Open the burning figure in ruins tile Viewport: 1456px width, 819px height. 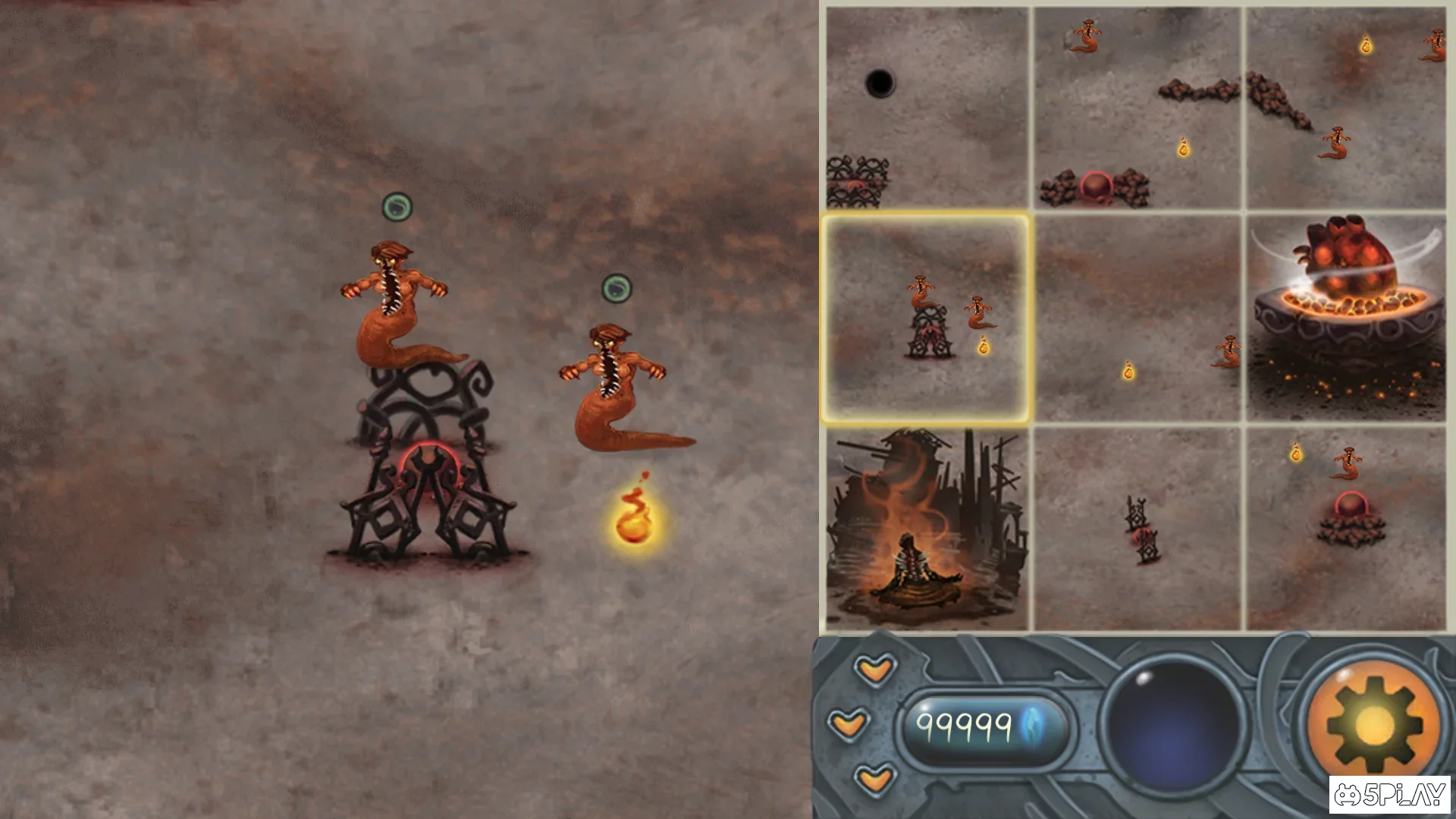(x=927, y=529)
